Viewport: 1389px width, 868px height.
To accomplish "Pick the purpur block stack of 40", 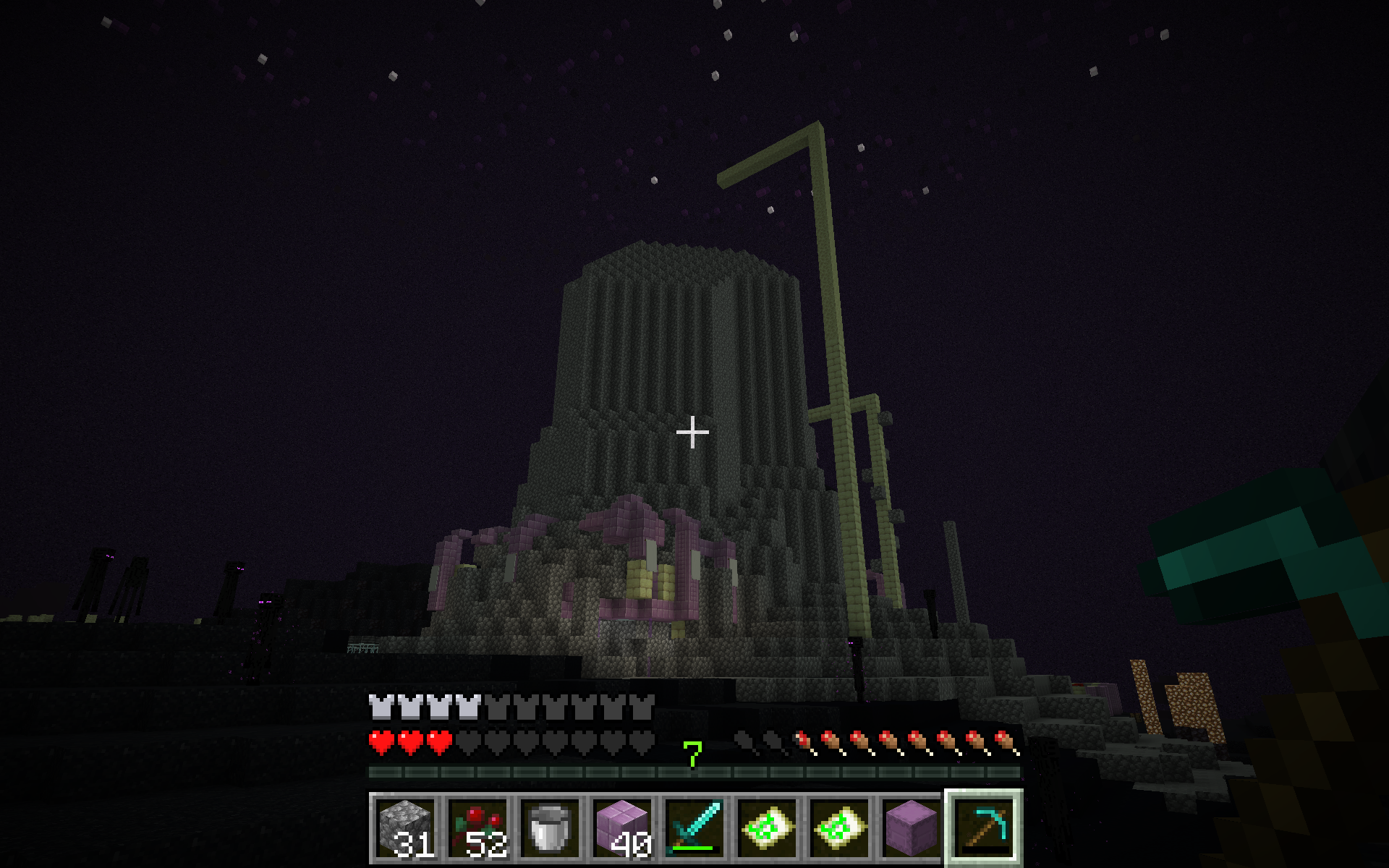I will point(622,827).
